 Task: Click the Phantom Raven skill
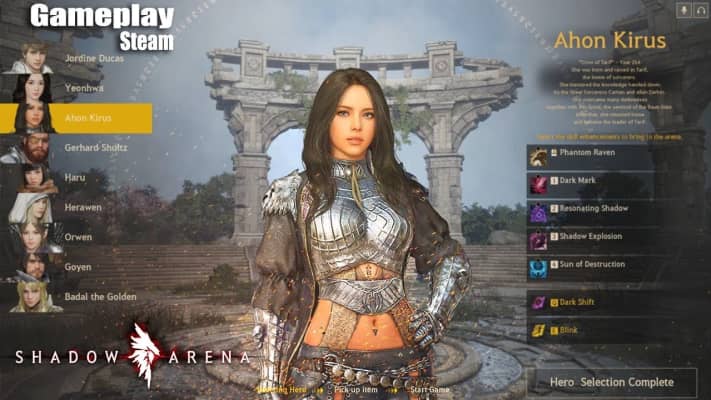(x=590, y=156)
